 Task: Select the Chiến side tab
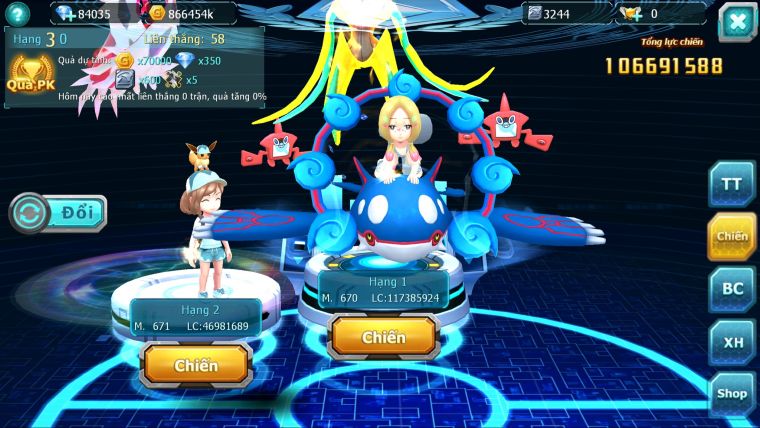(731, 236)
